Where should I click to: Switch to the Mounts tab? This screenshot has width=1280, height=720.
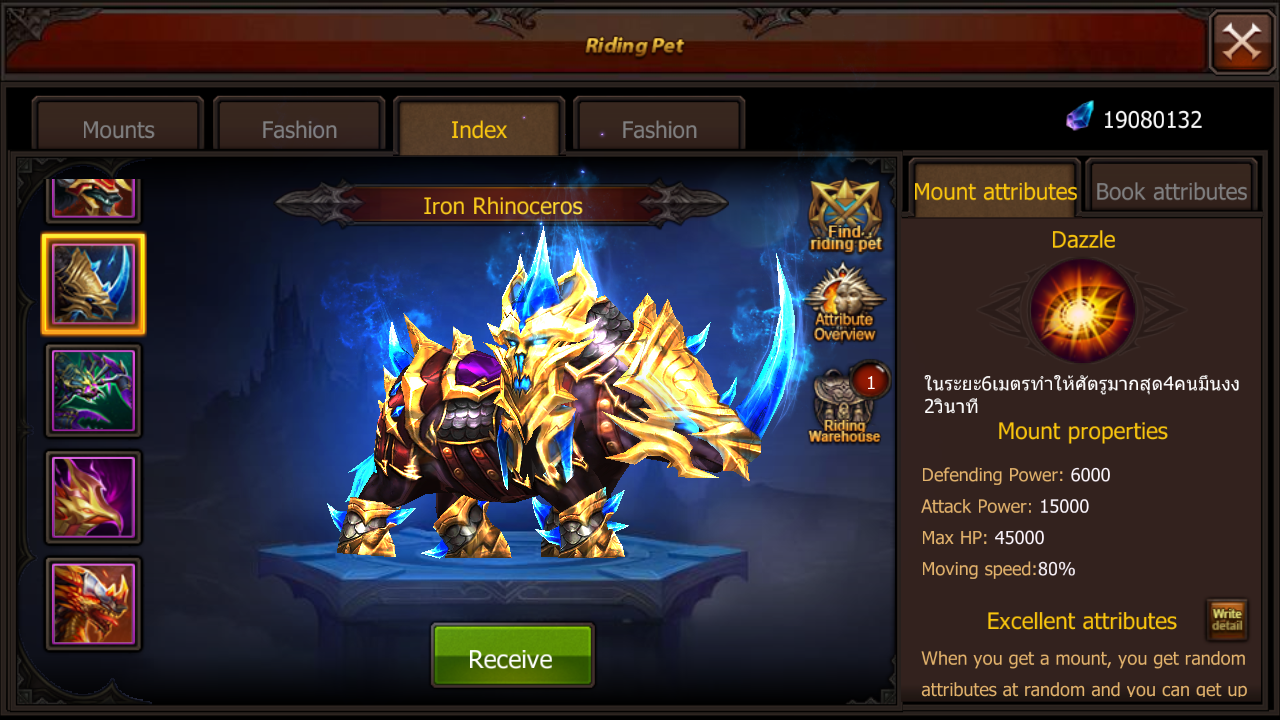[x=117, y=129]
